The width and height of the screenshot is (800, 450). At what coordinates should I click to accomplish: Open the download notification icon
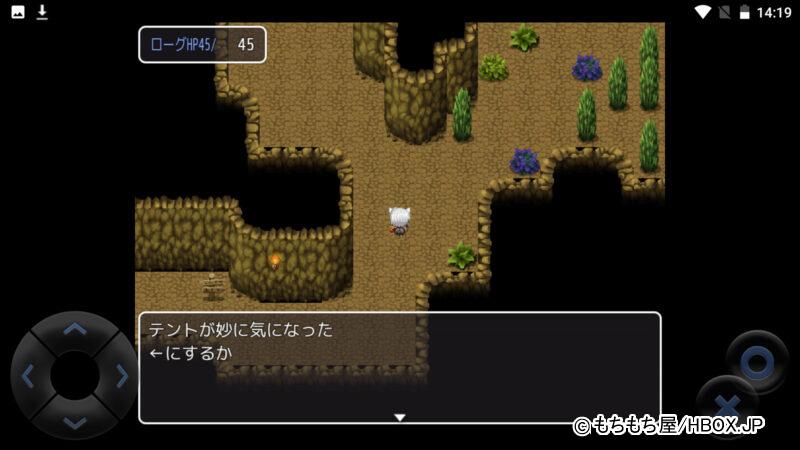pyautogui.click(x=42, y=12)
